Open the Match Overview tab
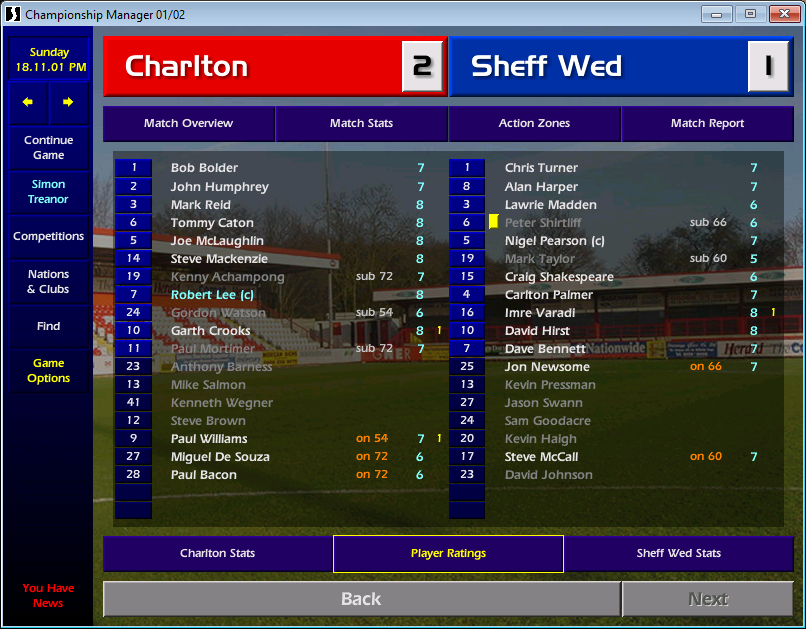 [188, 124]
